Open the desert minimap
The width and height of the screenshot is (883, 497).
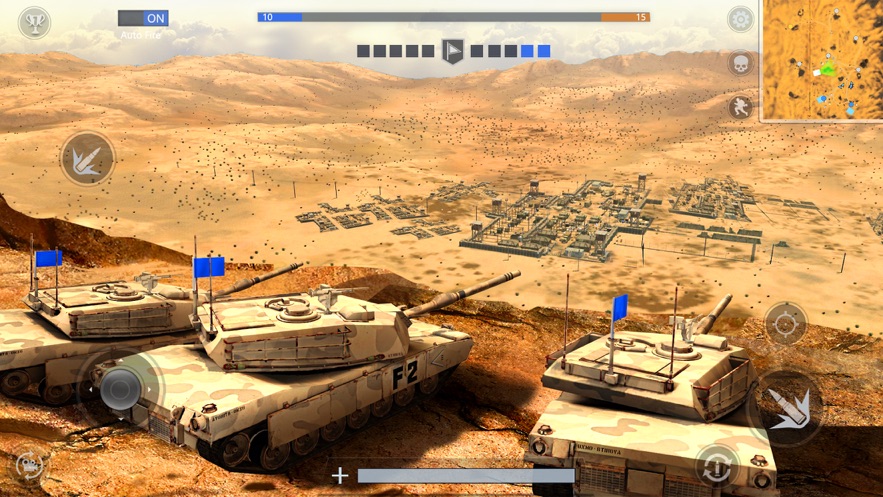pyautogui.click(x=822, y=60)
